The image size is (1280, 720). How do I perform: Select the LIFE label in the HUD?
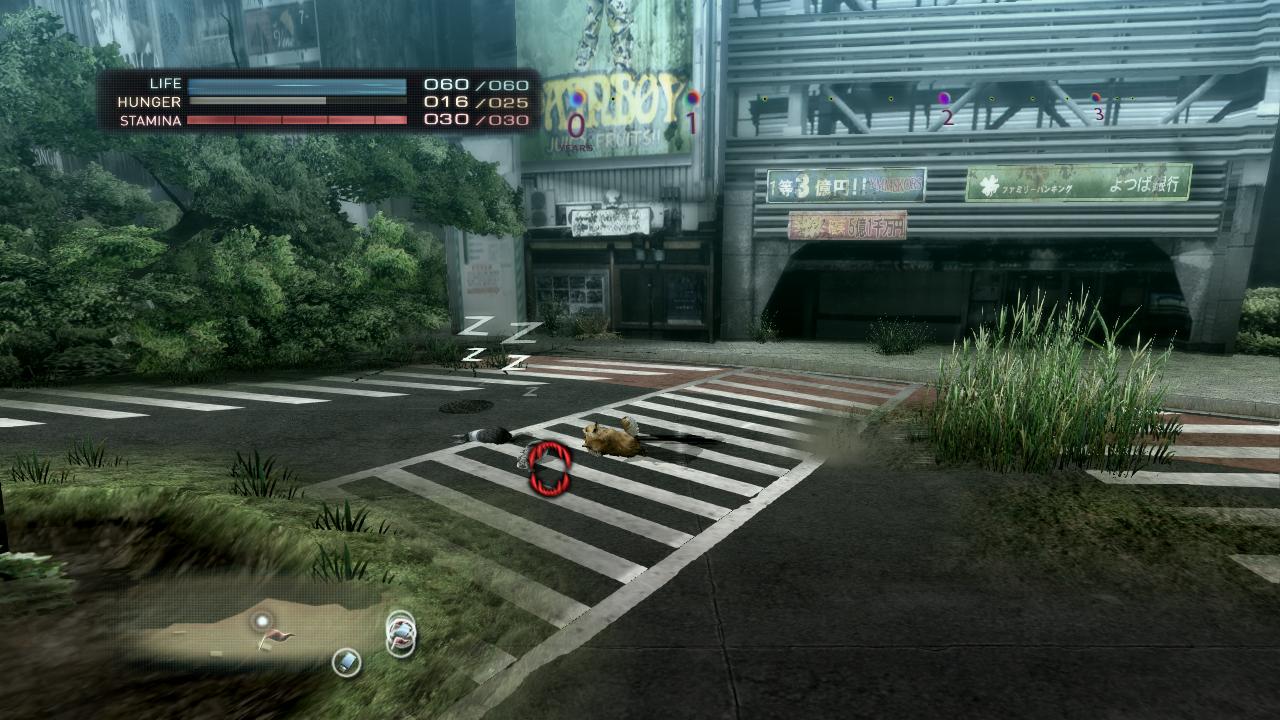point(165,84)
